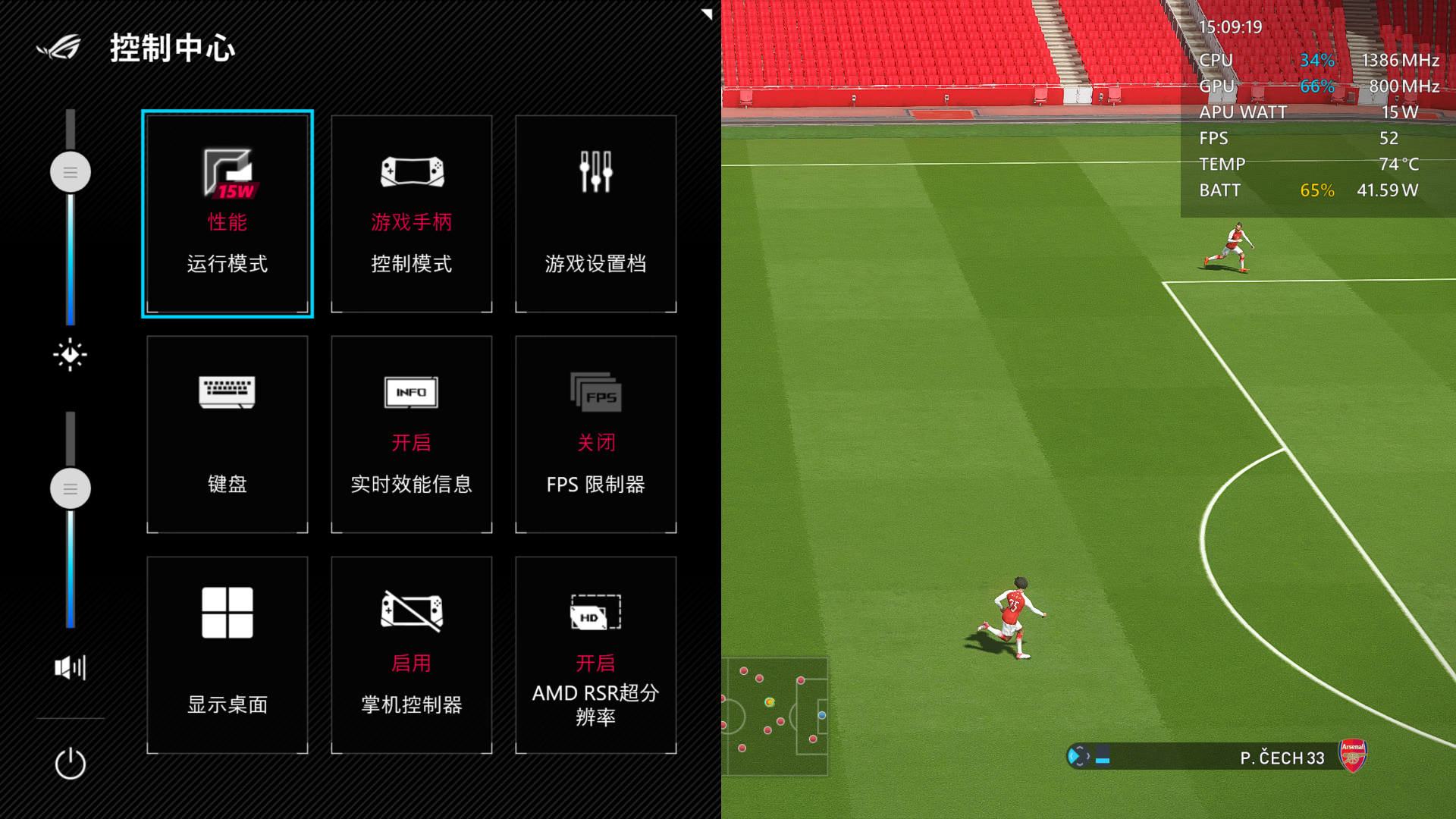1456x819 pixels.
Task: Click the corner arrow at screen top
Action: [705, 14]
